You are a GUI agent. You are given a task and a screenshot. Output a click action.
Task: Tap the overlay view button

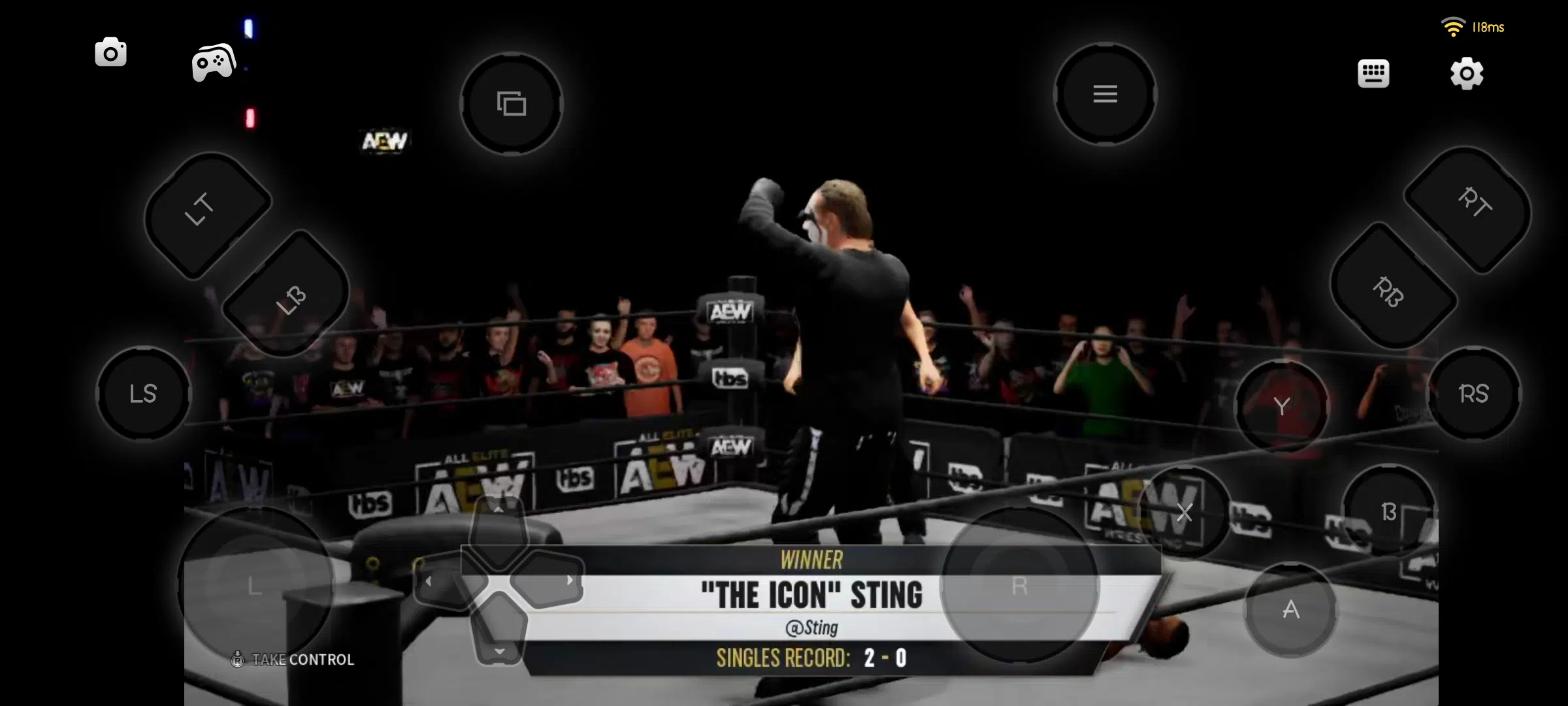(512, 103)
